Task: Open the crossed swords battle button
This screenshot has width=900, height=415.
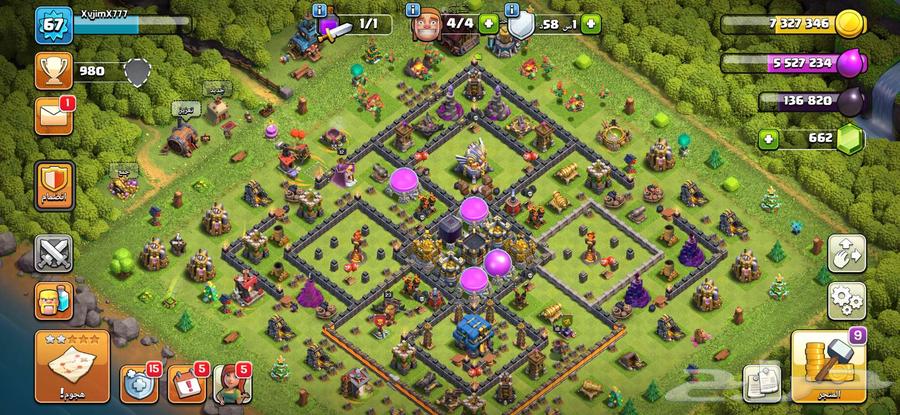Action: point(51,254)
